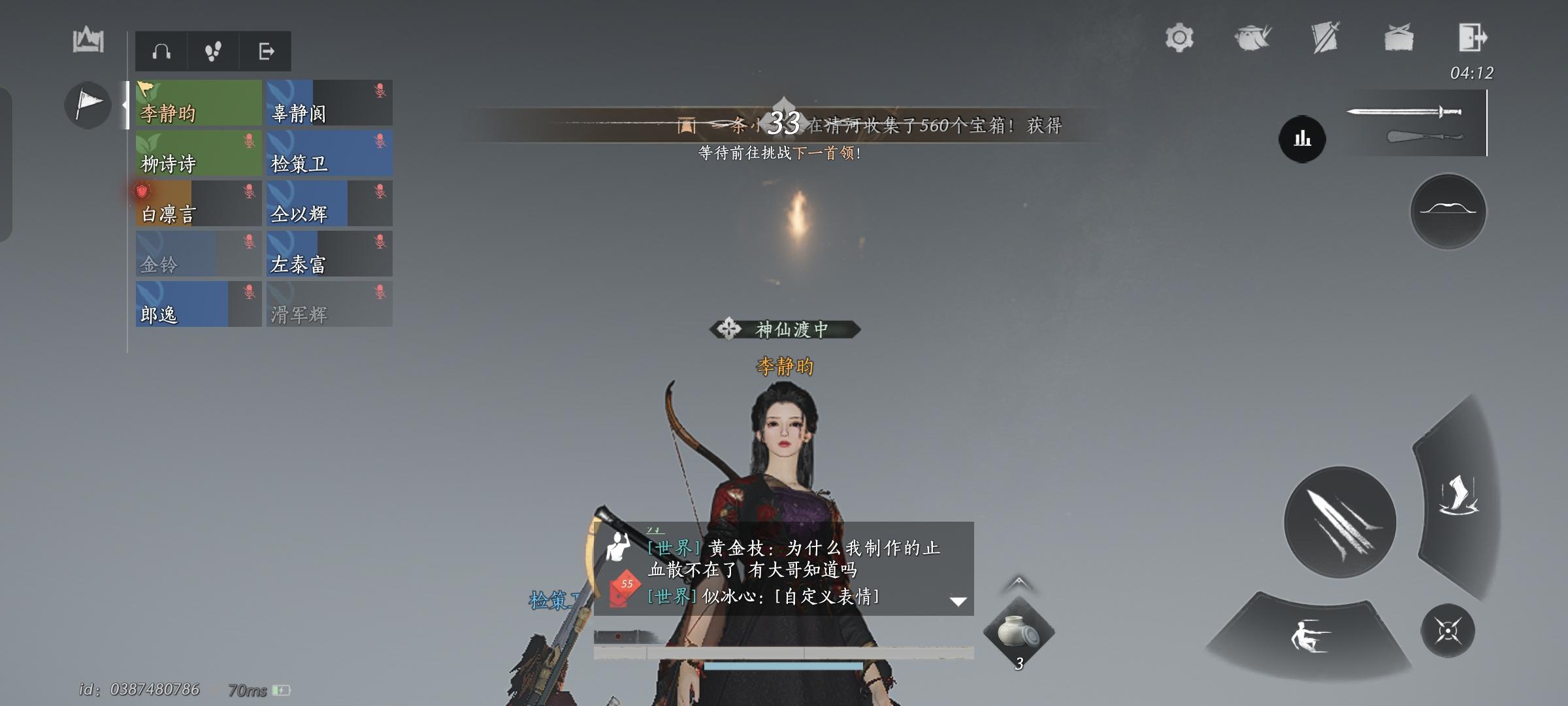Toggle mute on 左泰富

[x=379, y=241]
